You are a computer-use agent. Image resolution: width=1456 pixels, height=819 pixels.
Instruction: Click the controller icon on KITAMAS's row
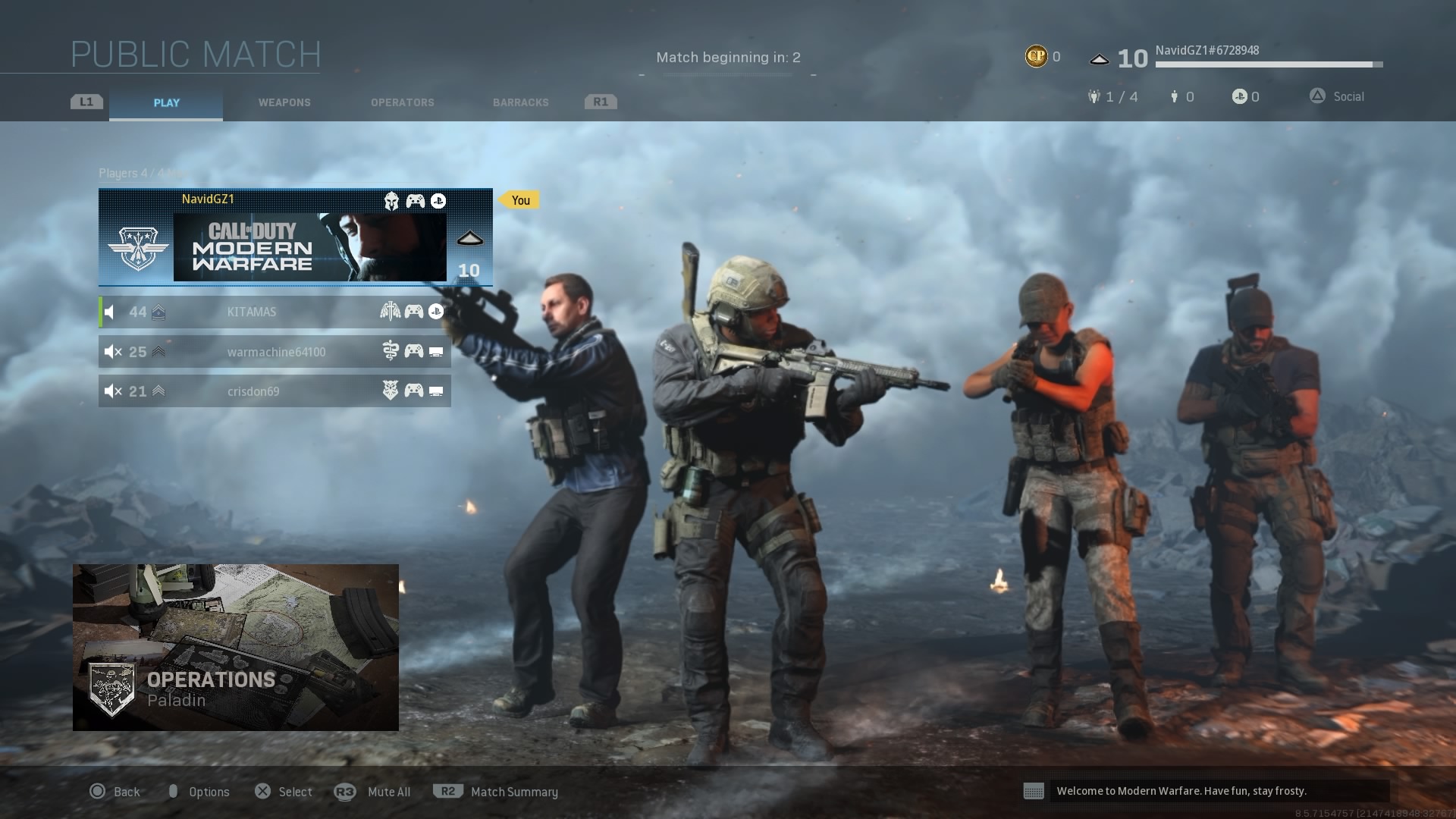413,311
